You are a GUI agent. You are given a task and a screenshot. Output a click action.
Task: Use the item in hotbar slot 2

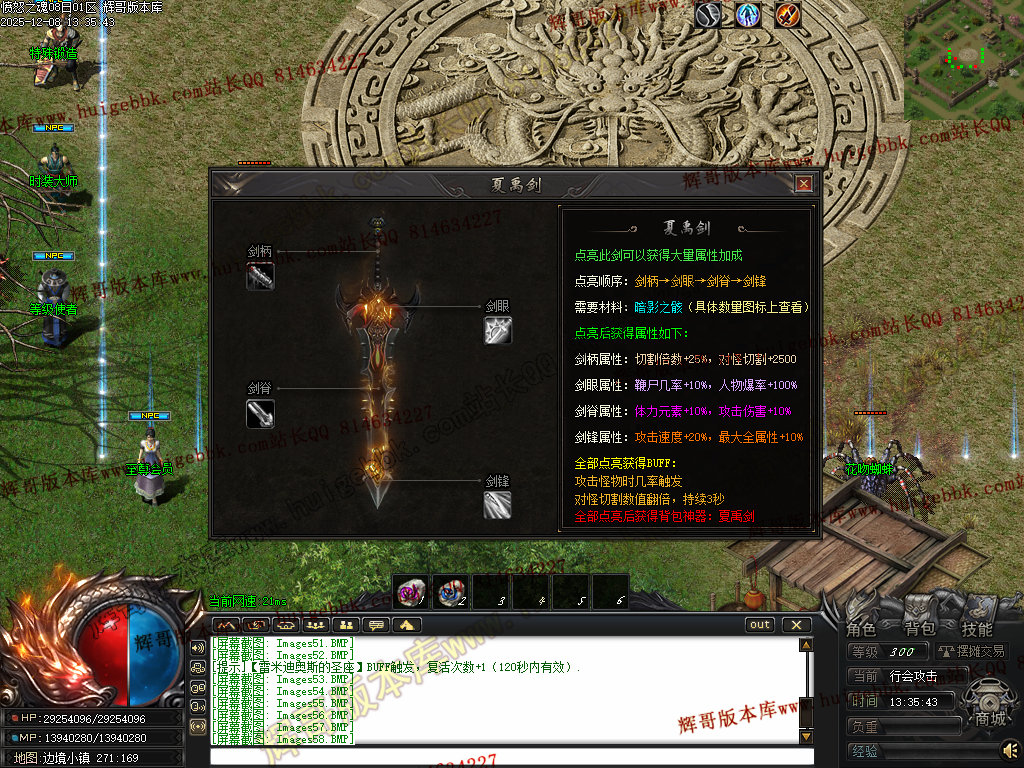click(x=450, y=592)
